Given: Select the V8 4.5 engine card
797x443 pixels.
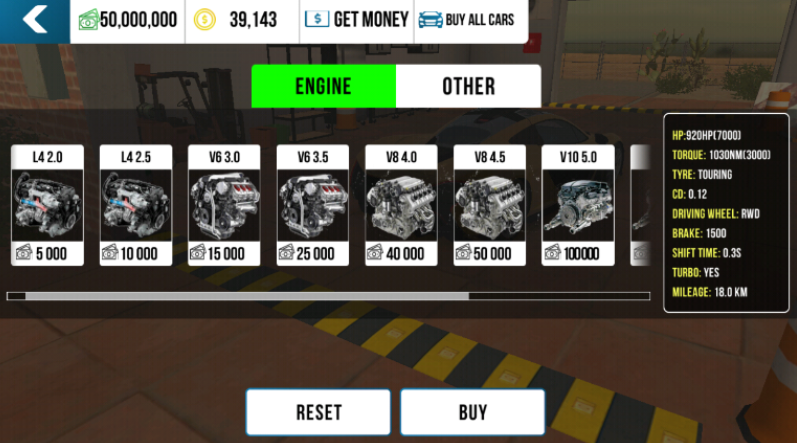Looking at the screenshot, I should pos(490,205).
